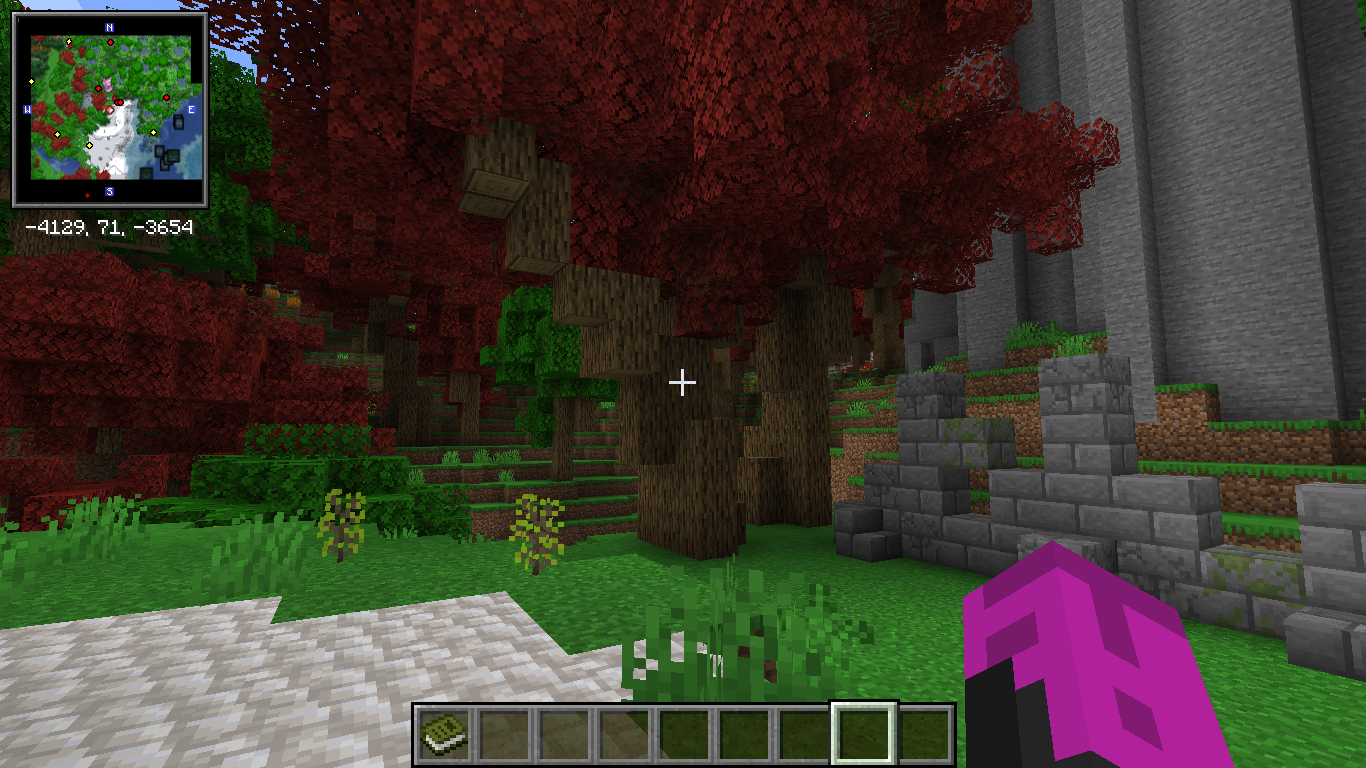Viewport: 1366px width, 768px height.
Task: Click the crosshair at screen center
Action: 683,382
